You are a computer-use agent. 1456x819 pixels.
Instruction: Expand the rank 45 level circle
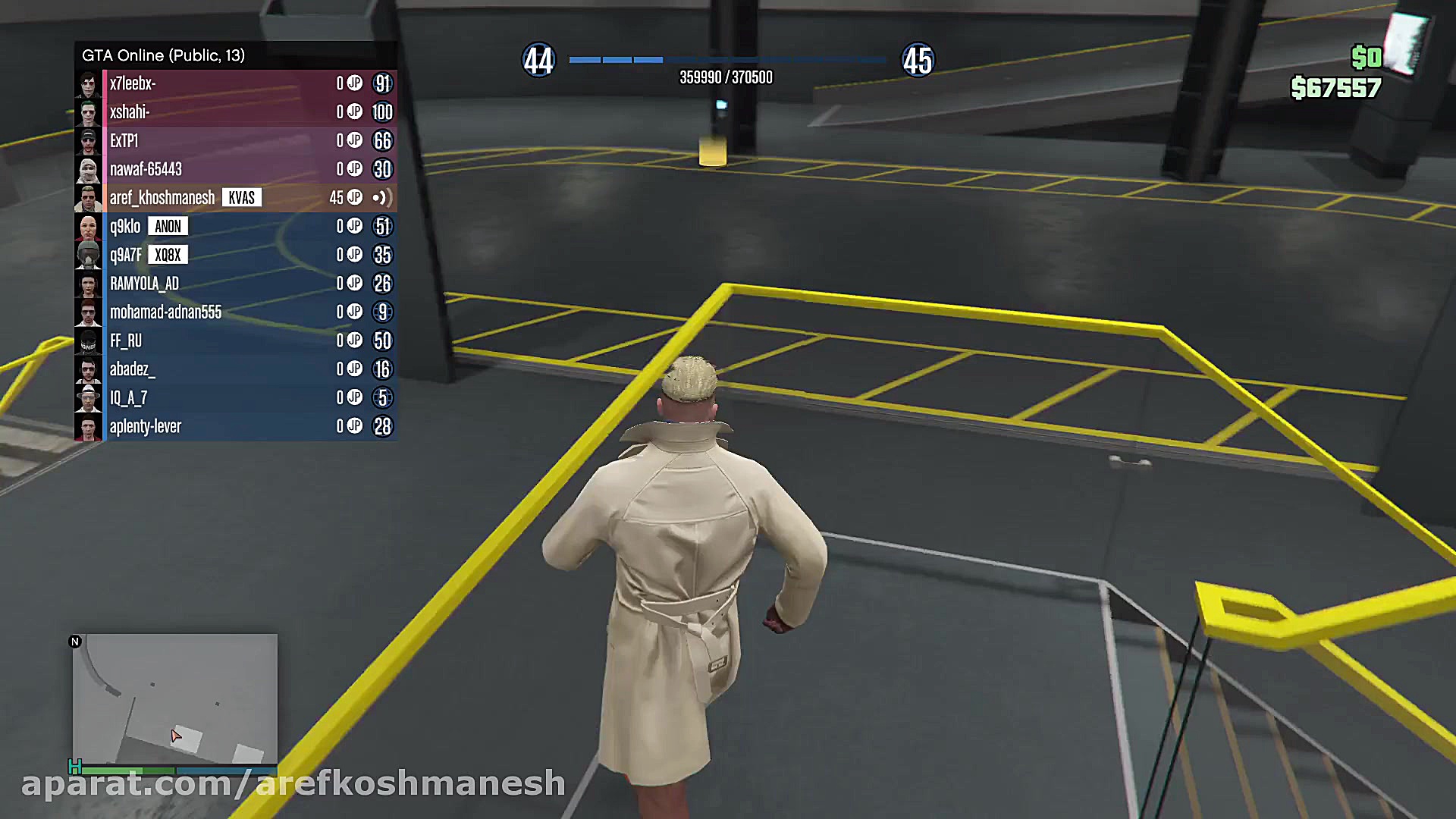918,60
